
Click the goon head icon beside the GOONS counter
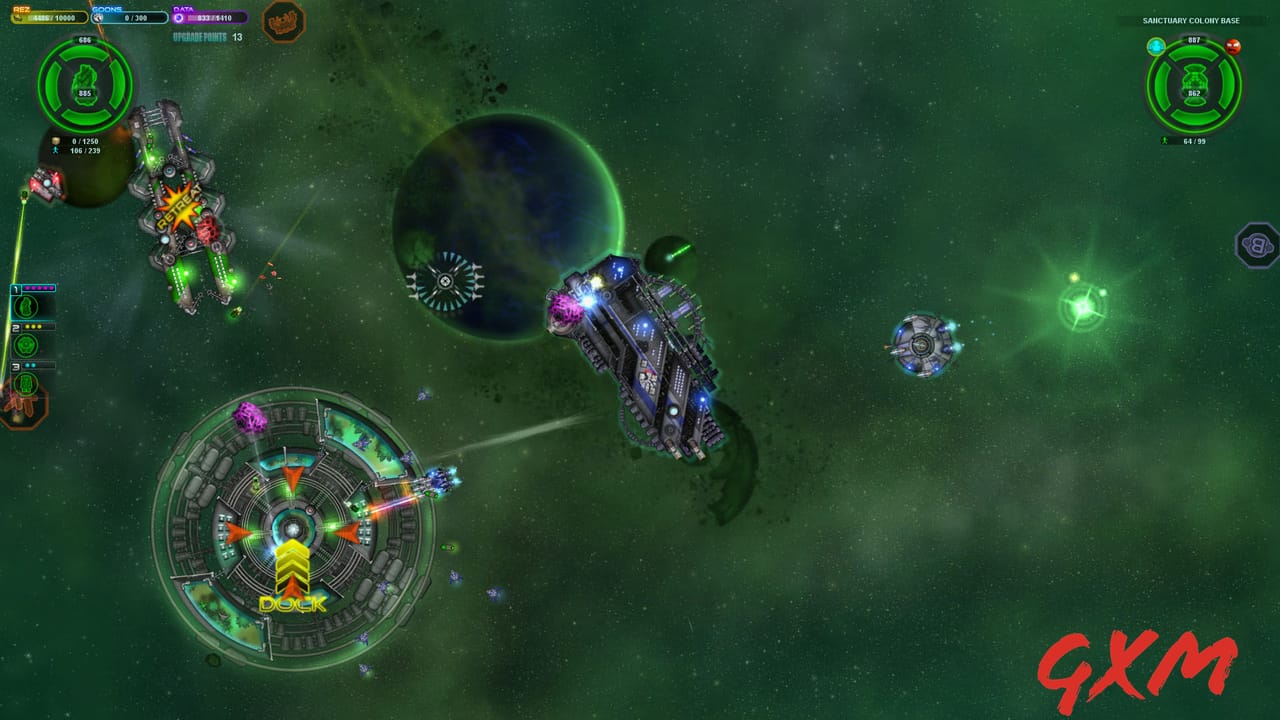pos(97,17)
